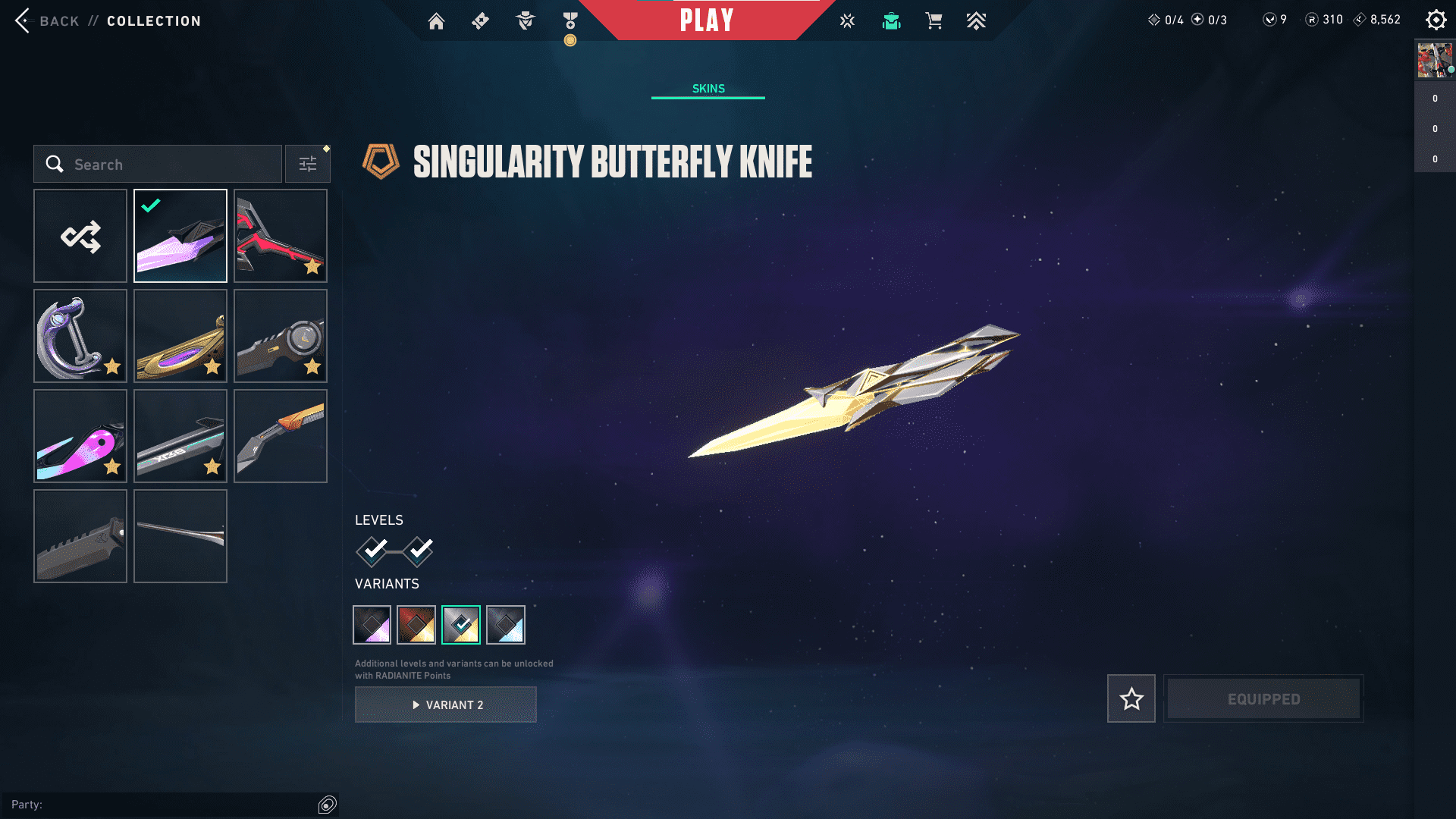The image size is (1456, 819).
Task: Open the Home screen icon
Action: [x=436, y=20]
